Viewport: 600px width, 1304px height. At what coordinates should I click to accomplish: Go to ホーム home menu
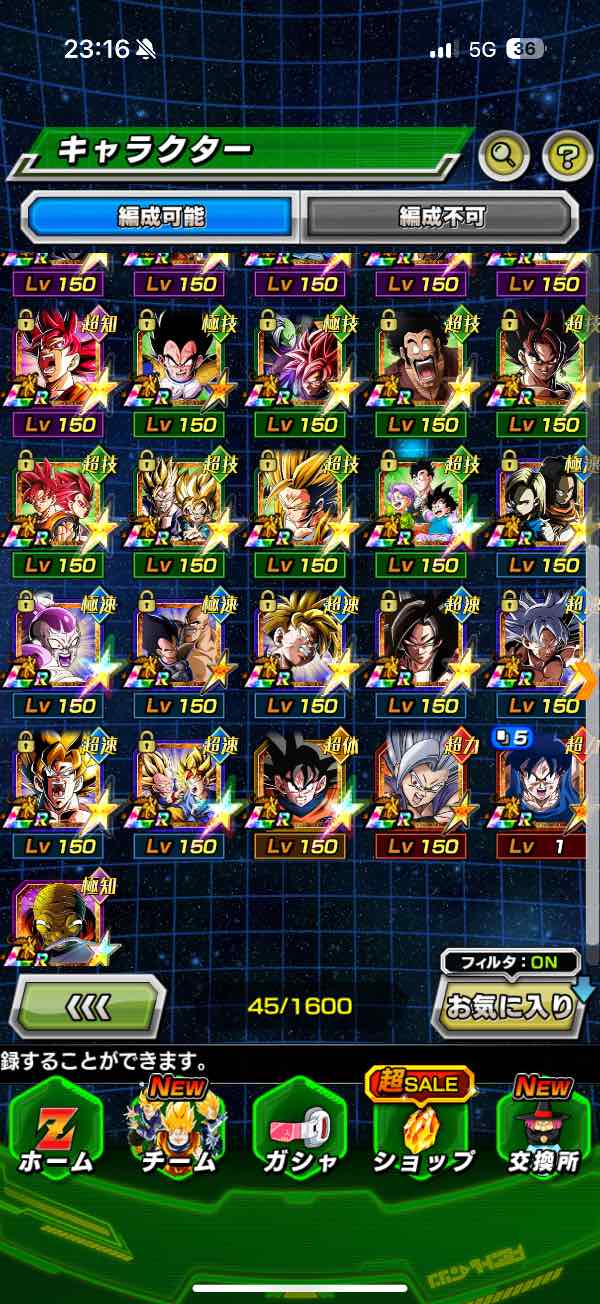(55, 1130)
